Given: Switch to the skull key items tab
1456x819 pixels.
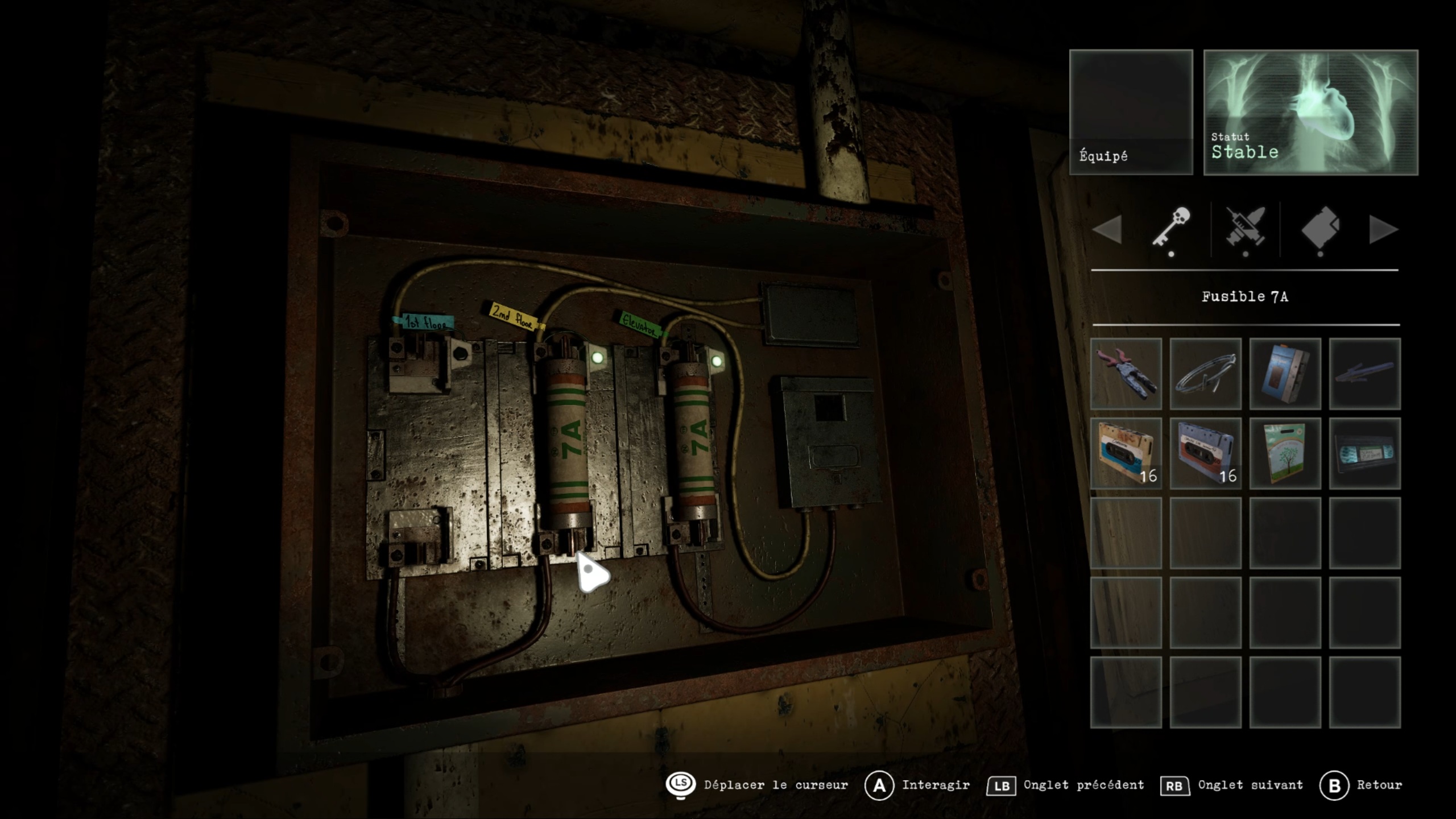Looking at the screenshot, I should click(1171, 227).
